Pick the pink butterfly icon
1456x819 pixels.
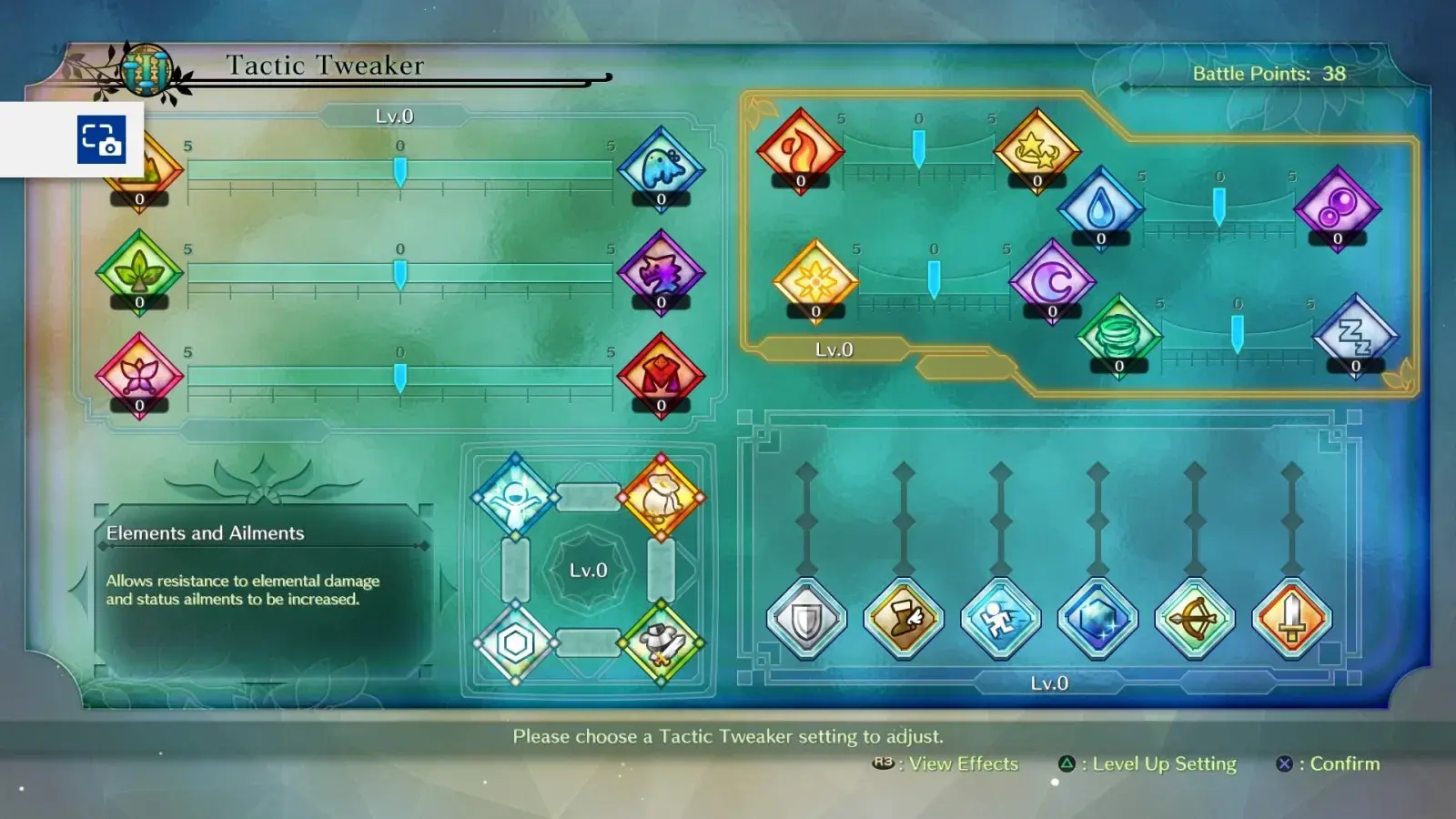pyautogui.click(x=139, y=374)
